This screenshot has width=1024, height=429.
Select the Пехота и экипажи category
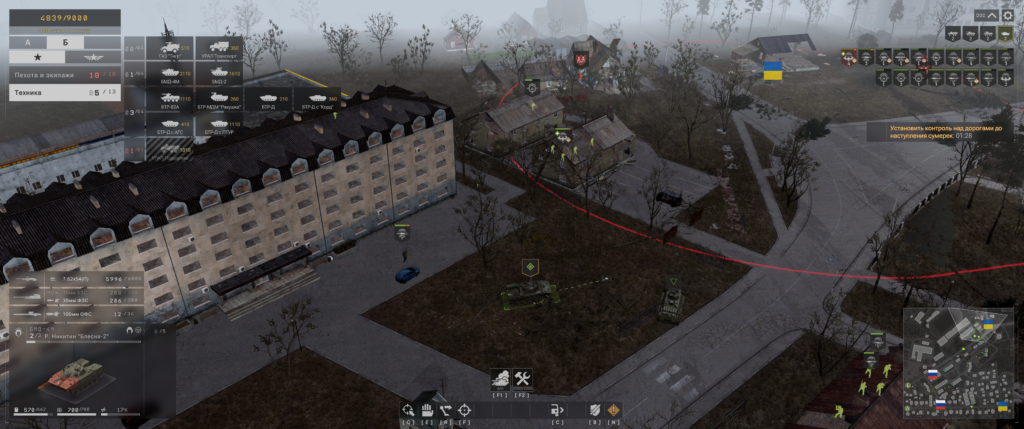click(60, 75)
